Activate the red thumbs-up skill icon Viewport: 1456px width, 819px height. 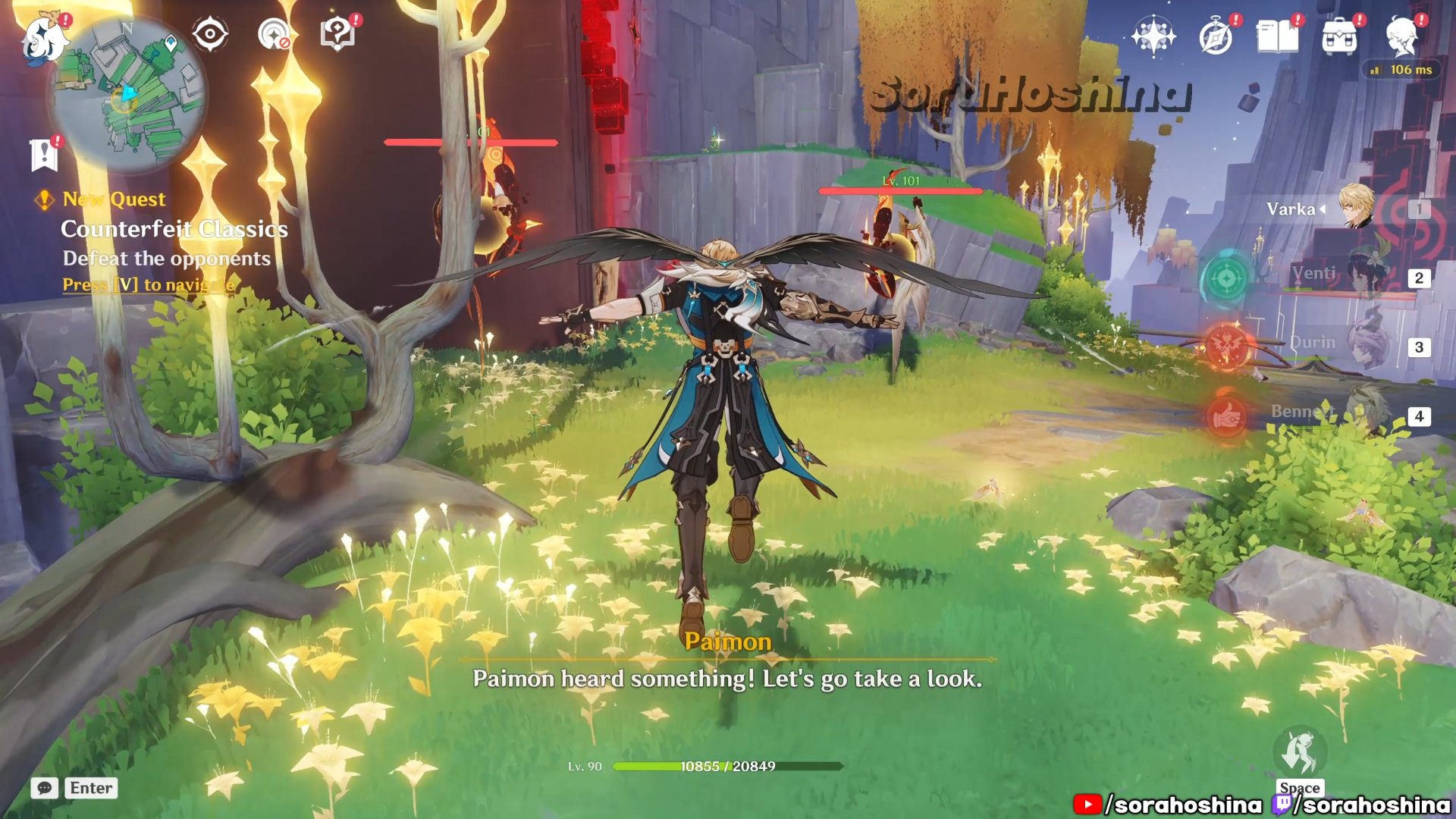pos(1226,416)
